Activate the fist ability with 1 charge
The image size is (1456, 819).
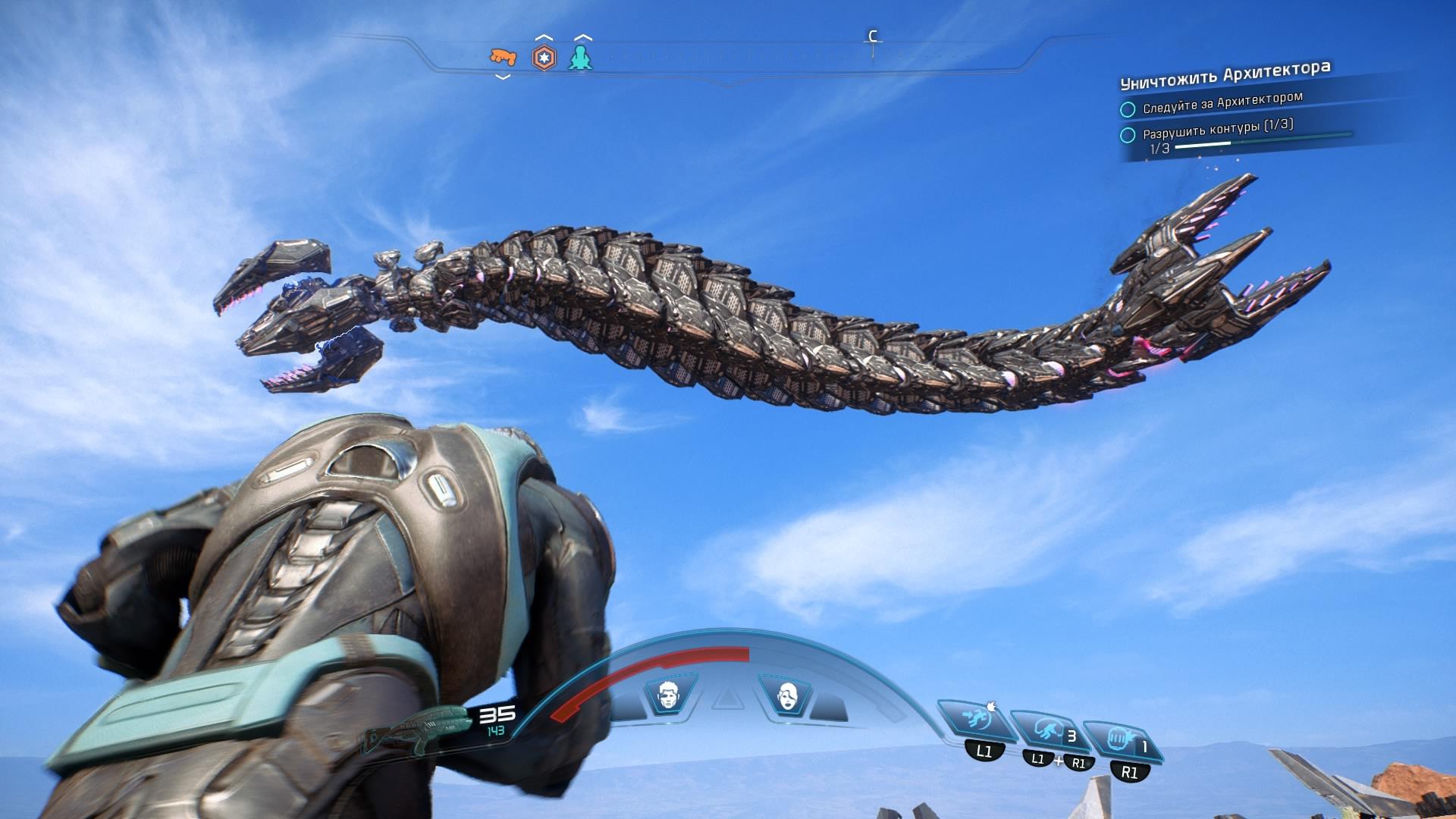tap(1120, 739)
